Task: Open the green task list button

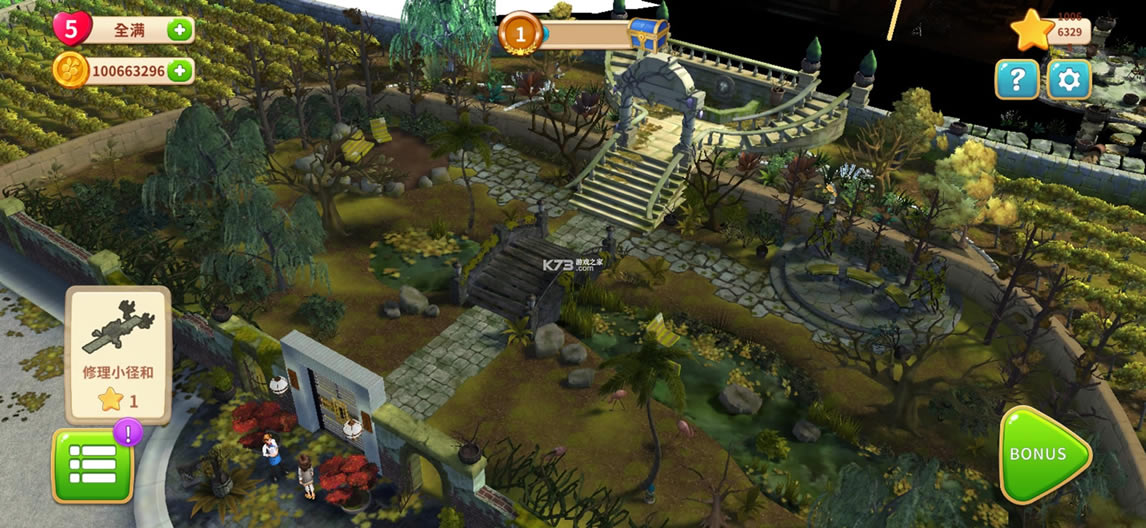Action: click(x=93, y=465)
